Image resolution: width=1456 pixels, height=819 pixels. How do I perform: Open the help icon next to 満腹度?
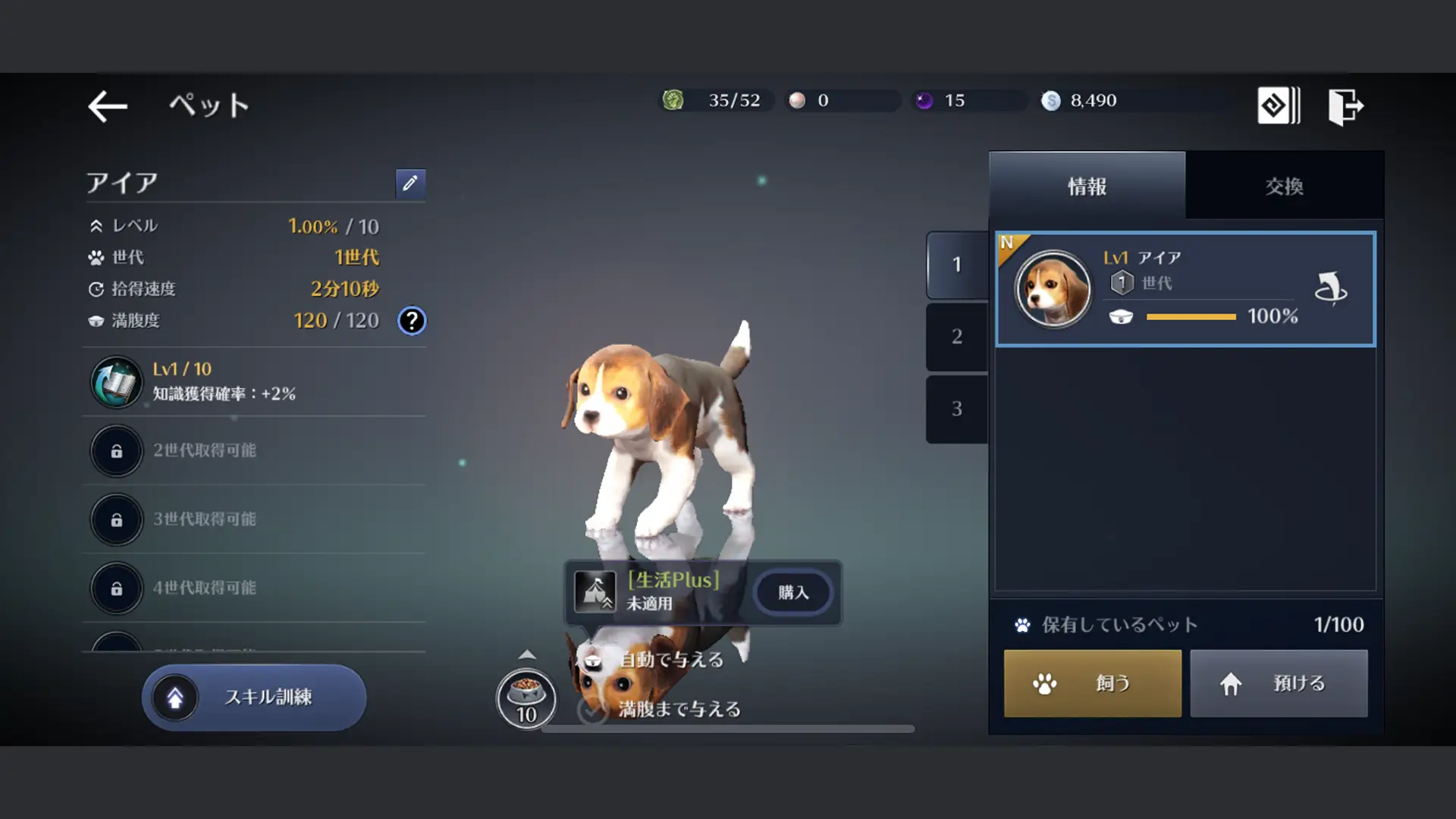[411, 320]
